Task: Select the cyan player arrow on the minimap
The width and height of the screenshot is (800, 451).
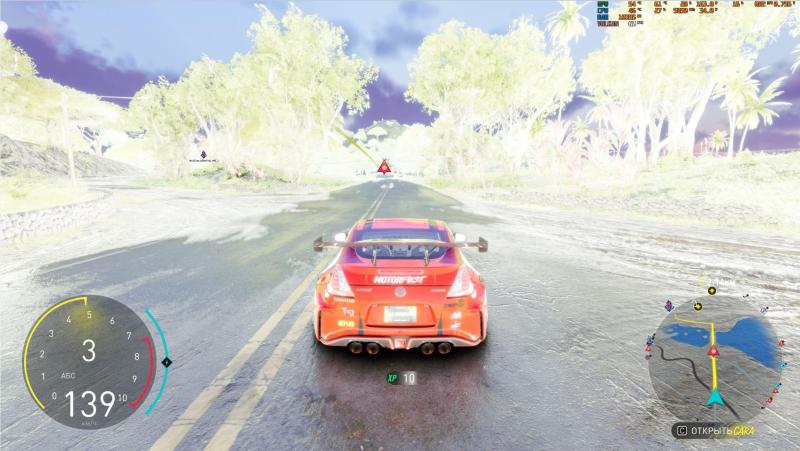Action: click(715, 397)
